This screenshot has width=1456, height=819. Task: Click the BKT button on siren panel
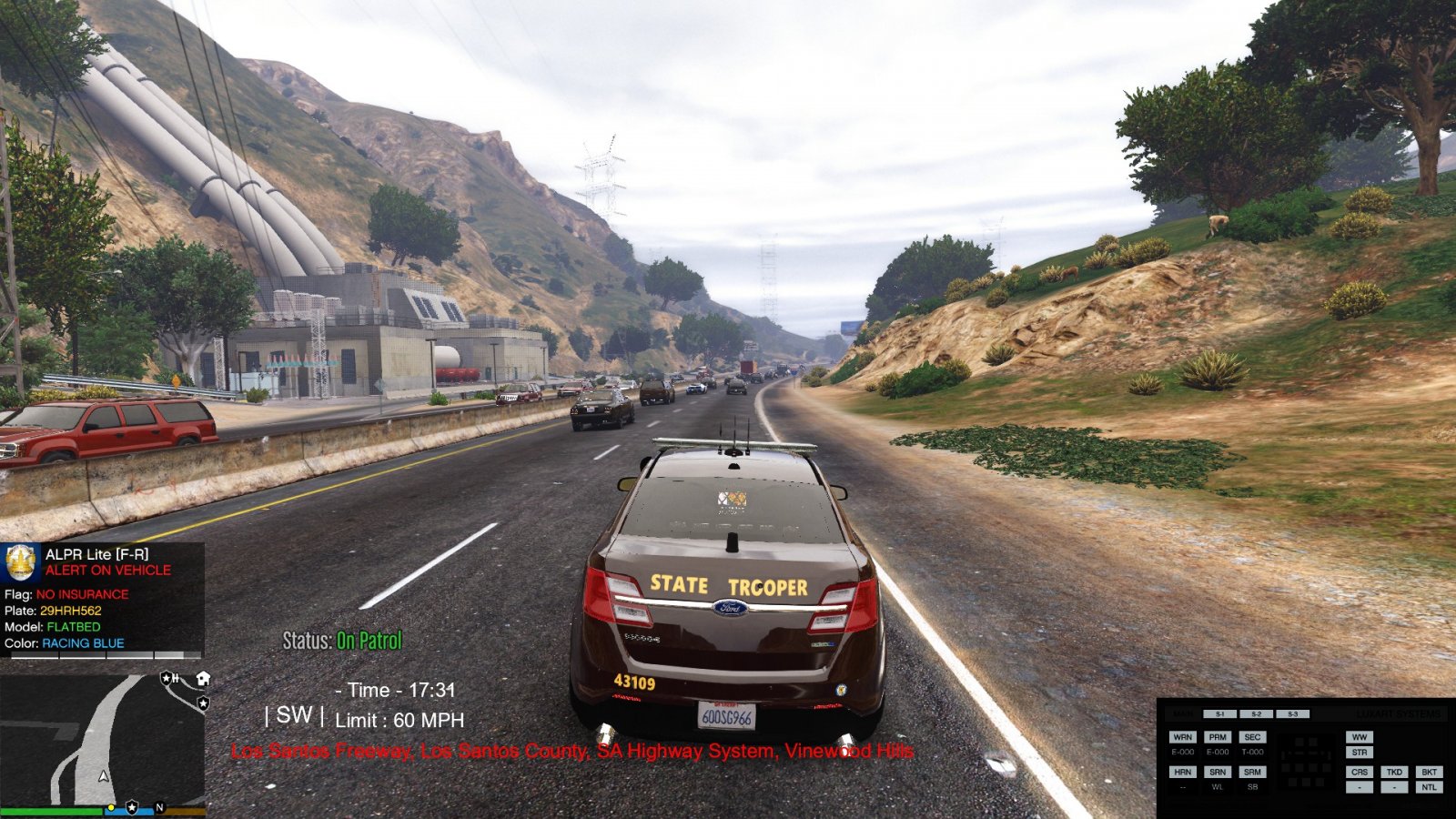1429,772
